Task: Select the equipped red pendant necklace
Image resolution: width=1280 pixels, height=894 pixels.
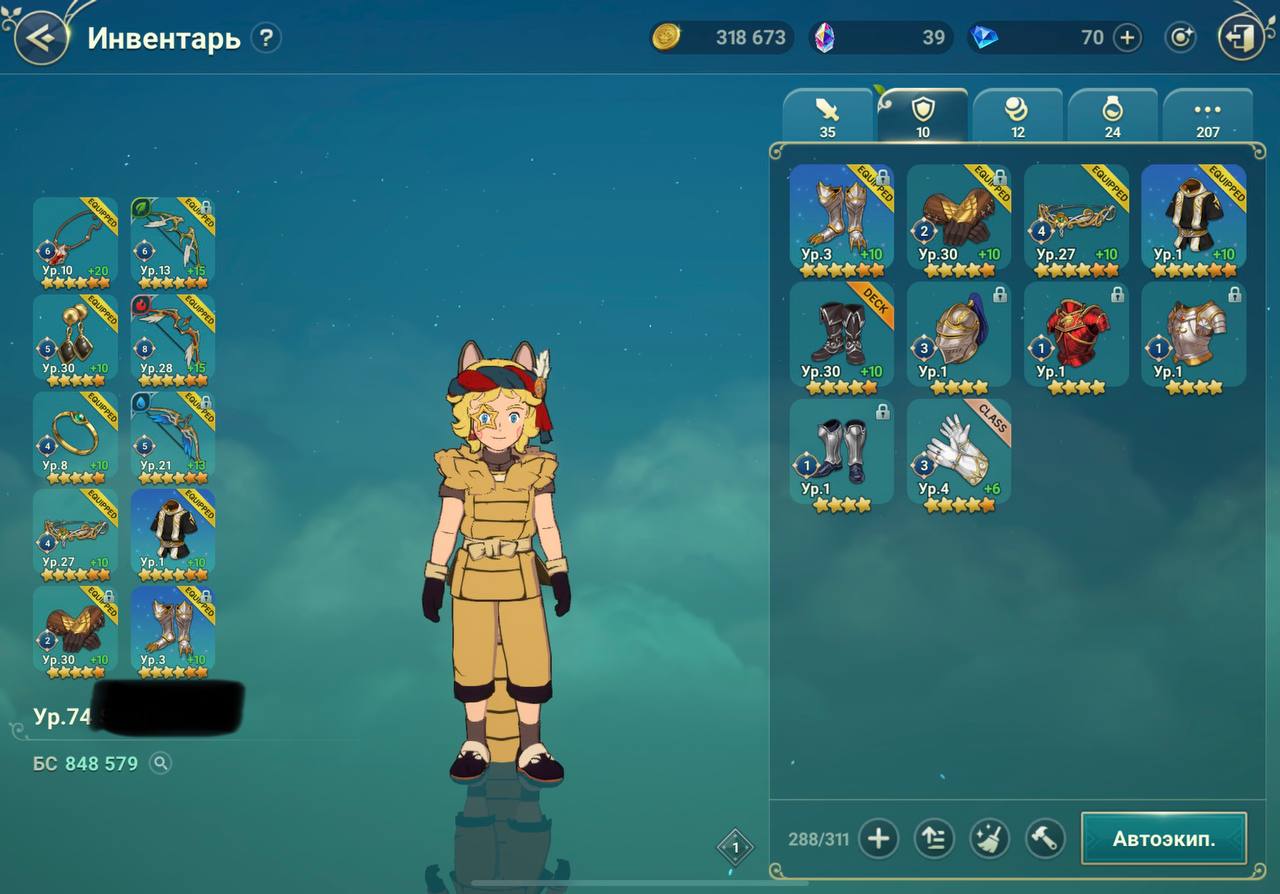Action: coord(75,240)
